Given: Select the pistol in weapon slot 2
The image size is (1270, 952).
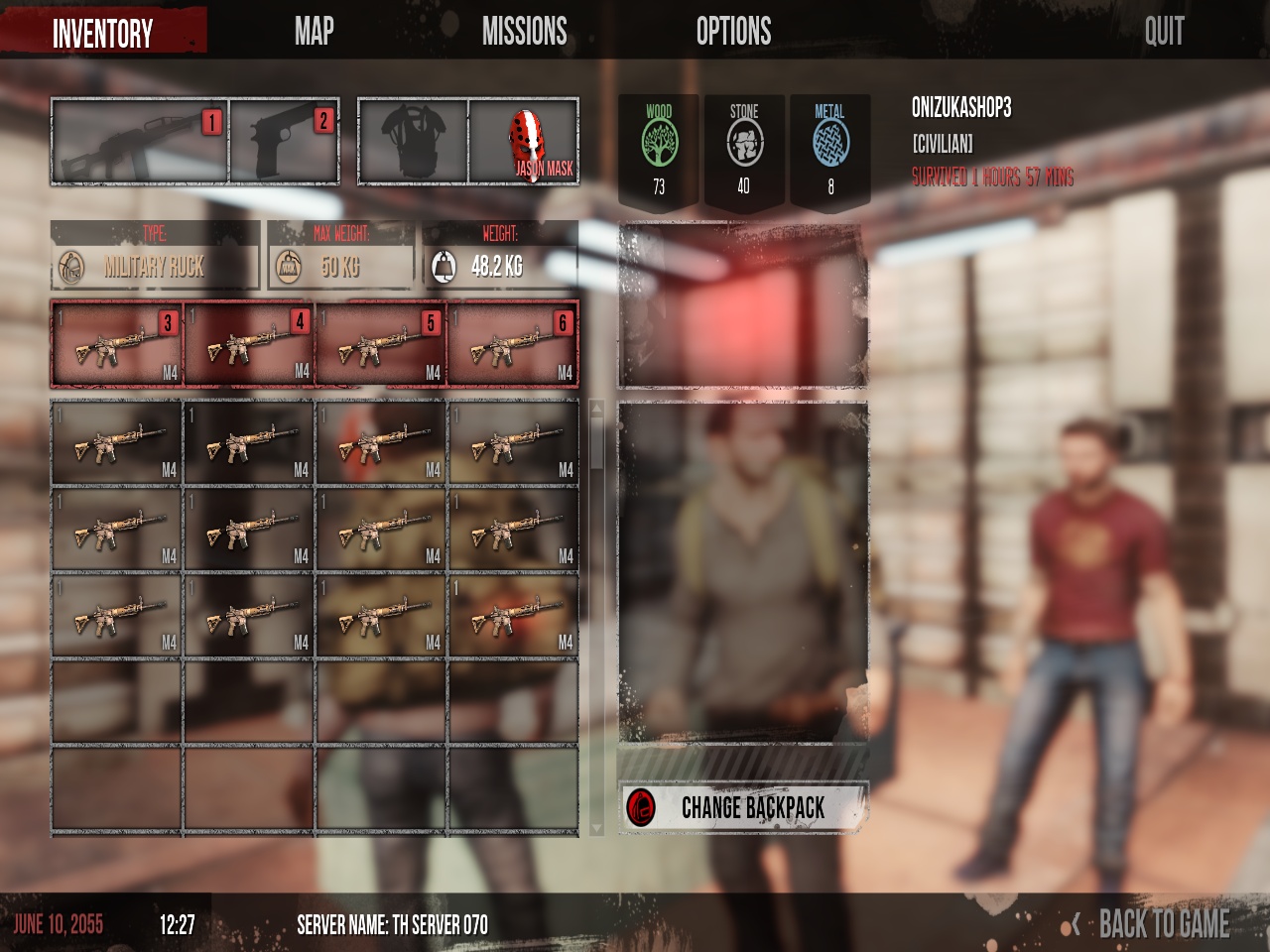Looking at the screenshot, I should tap(285, 142).
